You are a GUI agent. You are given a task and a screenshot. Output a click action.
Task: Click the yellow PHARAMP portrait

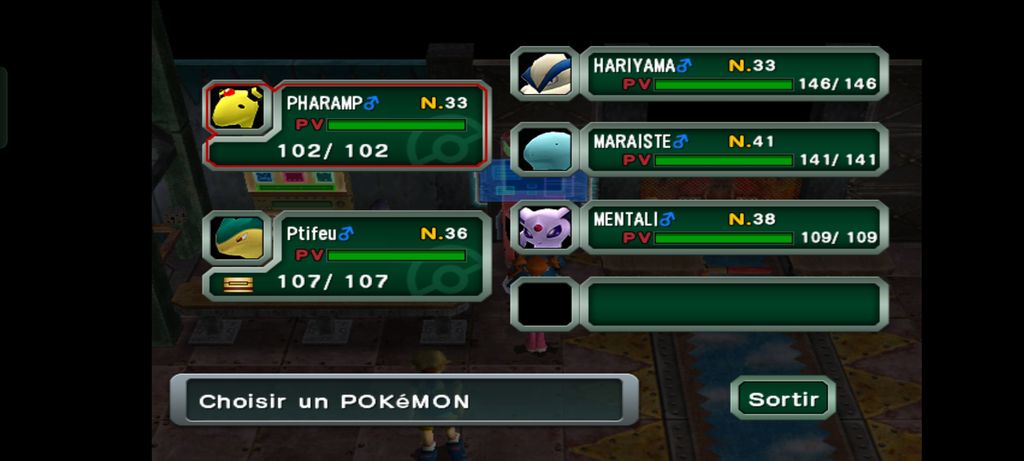238,108
